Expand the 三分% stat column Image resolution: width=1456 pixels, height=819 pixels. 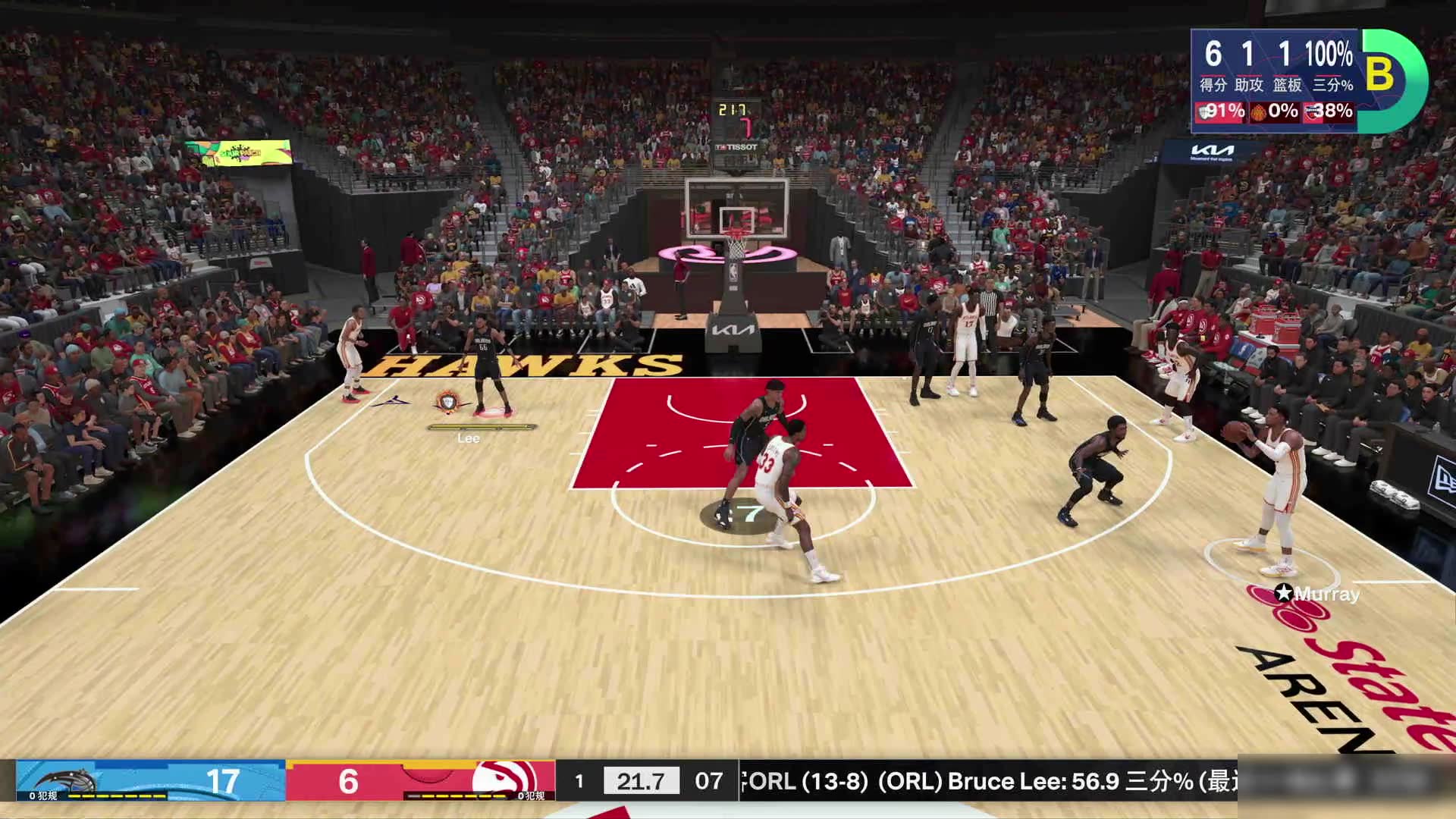pyautogui.click(x=1332, y=86)
